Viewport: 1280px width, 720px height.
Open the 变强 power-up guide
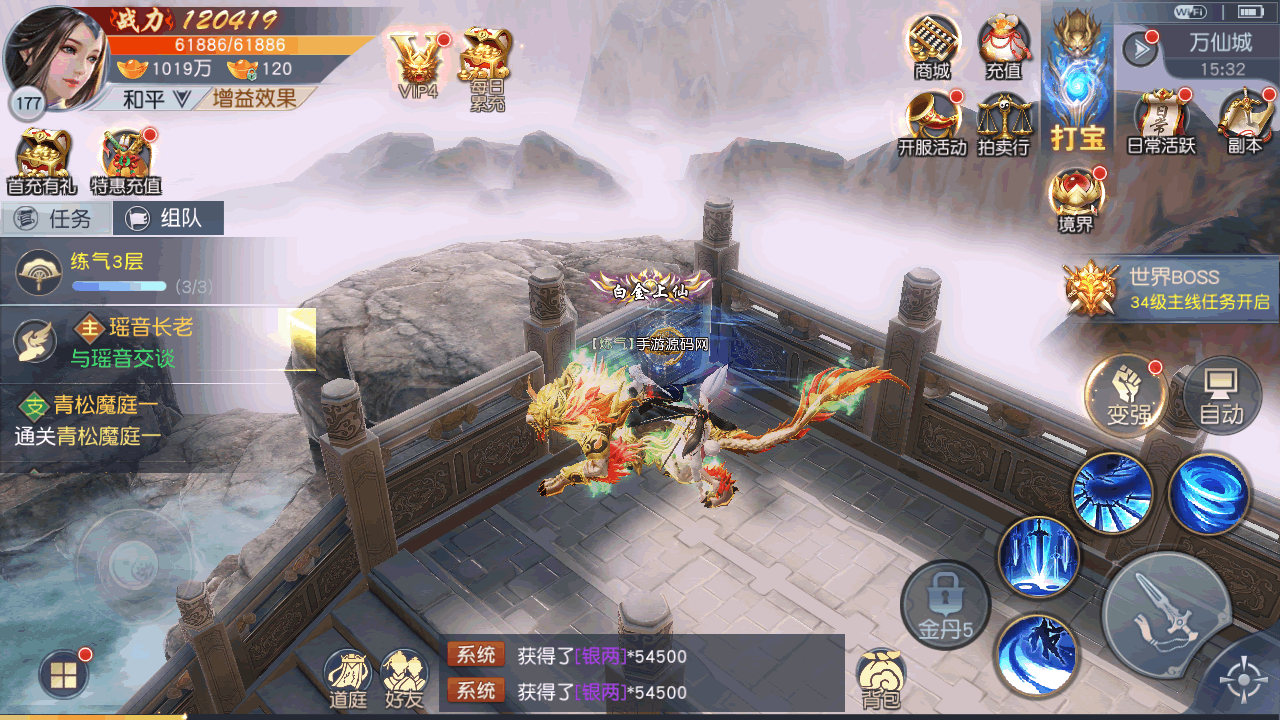(x=1128, y=395)
